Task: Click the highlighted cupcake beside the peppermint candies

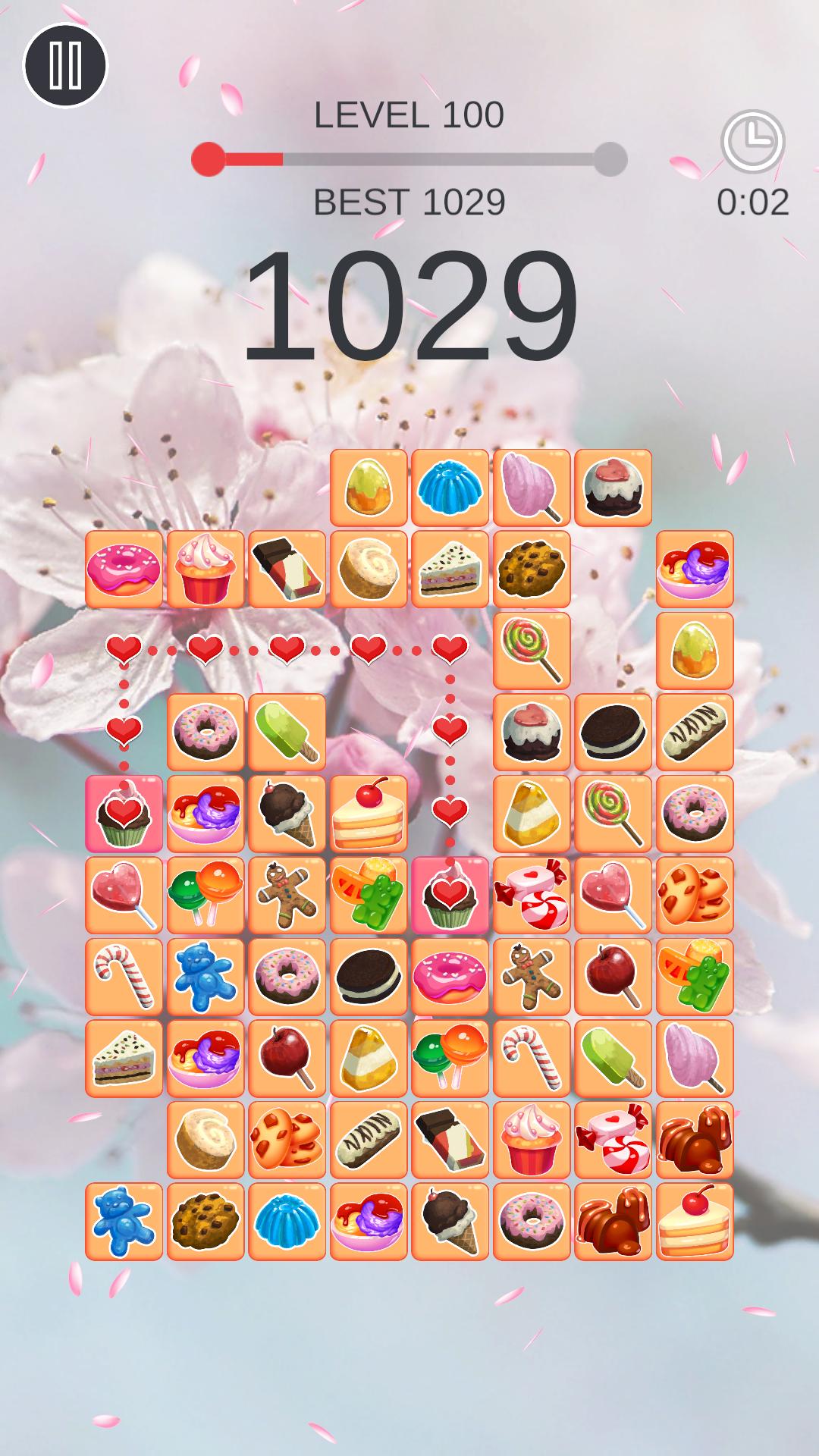Action: [450, 896]
